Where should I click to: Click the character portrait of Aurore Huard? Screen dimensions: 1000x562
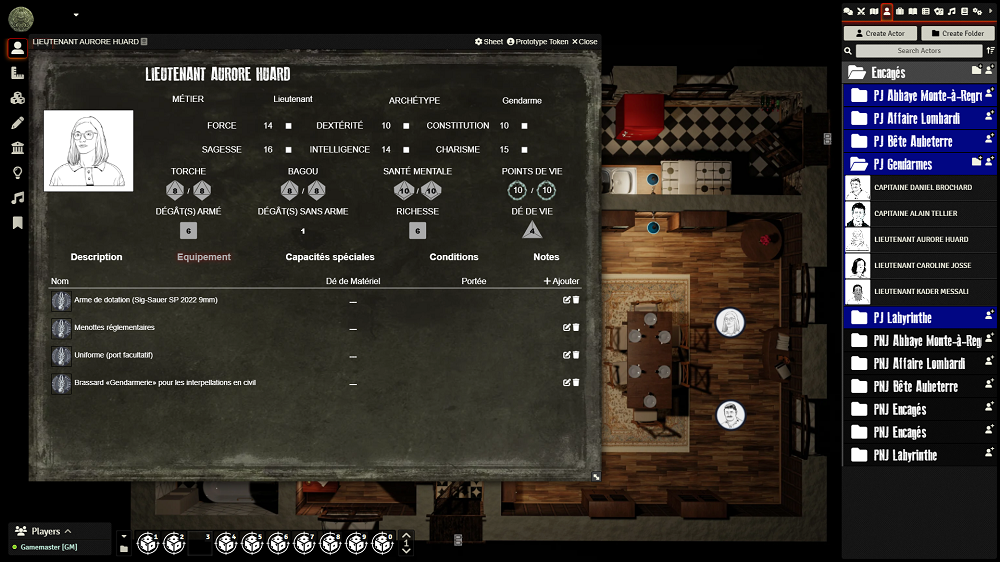(x=88, y=151)
